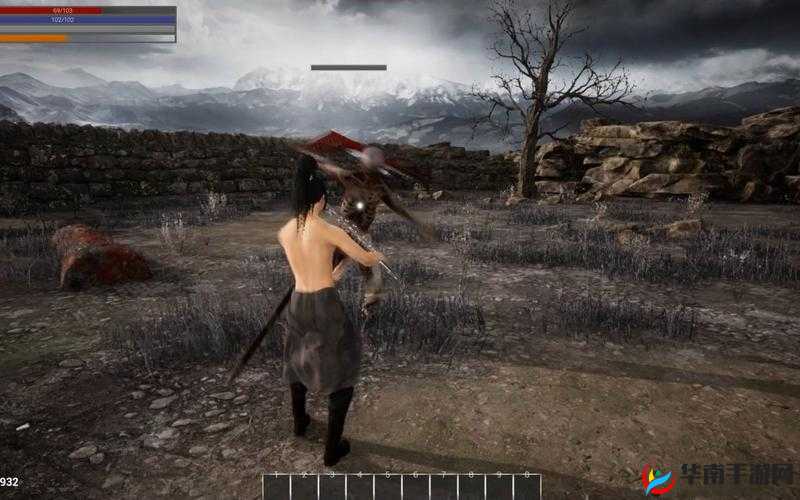Choose the slot numbered 8

472,487
